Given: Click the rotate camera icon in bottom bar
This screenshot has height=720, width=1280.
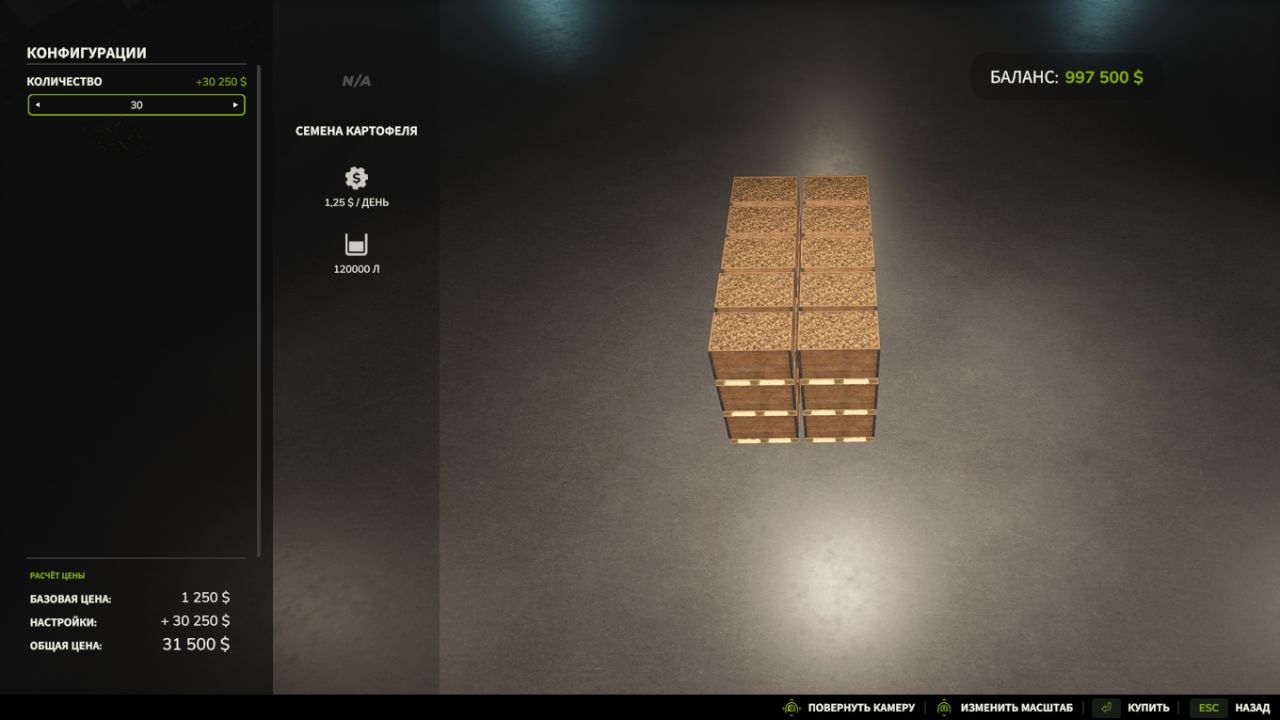Looking at the screenshot, I should tap(790, 707).
